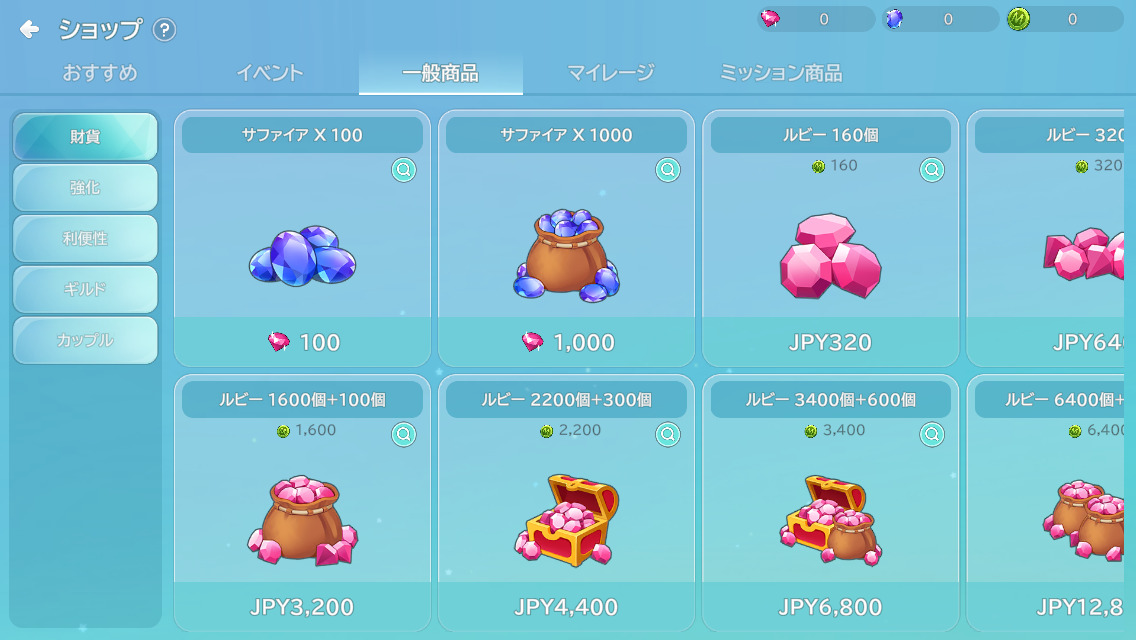Select the 一般商品 tab

coord(440,73)
